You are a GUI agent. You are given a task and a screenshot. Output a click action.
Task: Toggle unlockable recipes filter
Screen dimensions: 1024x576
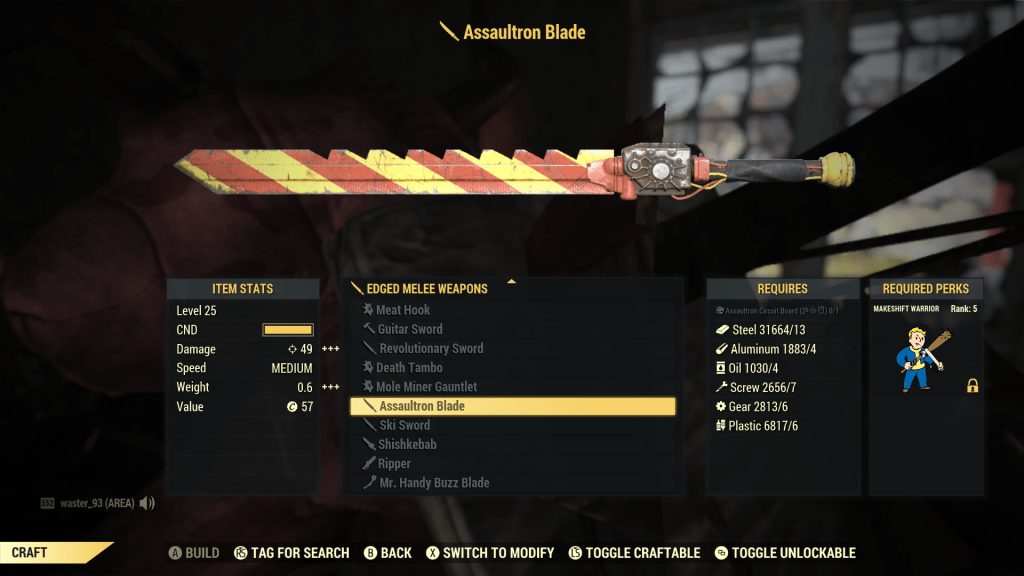785,553
